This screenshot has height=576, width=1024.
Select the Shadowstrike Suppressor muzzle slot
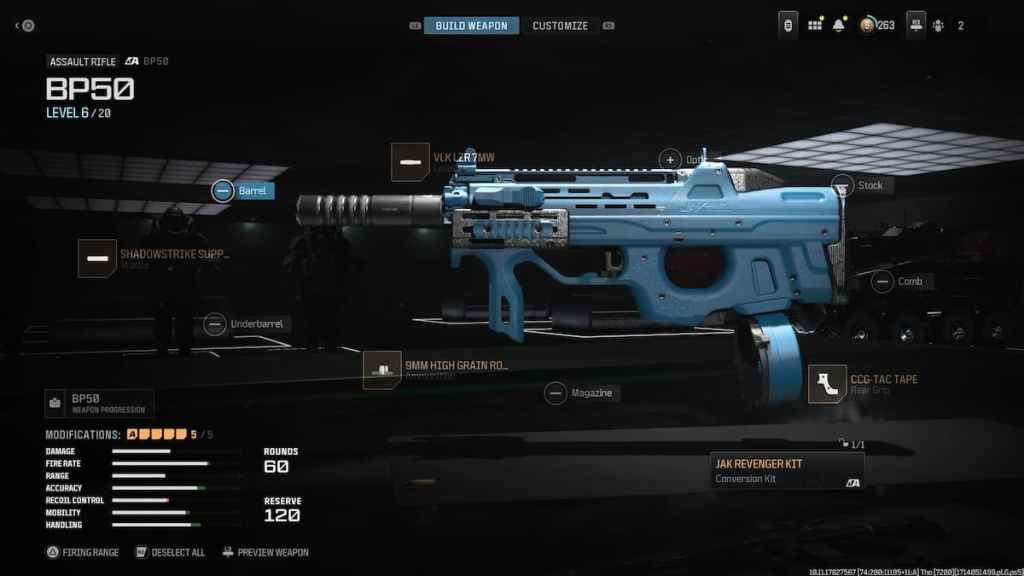(98, 258)
